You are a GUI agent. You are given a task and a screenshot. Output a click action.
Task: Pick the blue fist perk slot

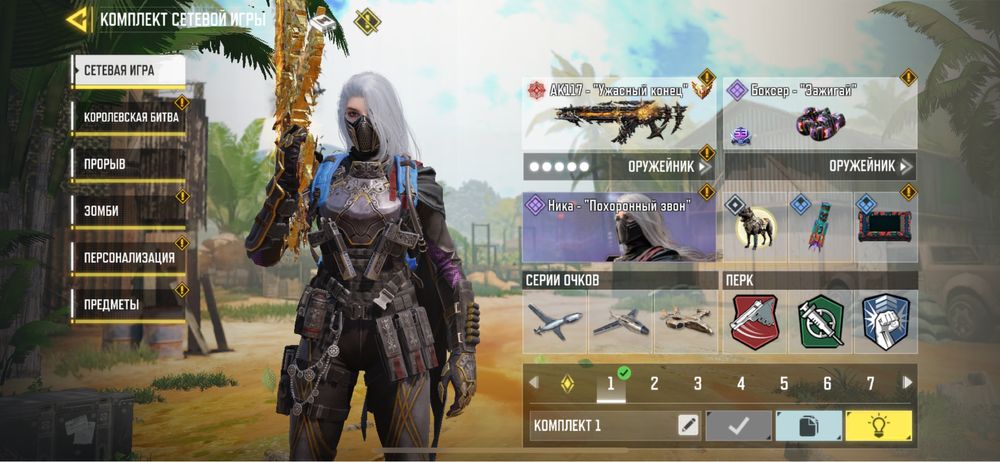pos(884,322)
